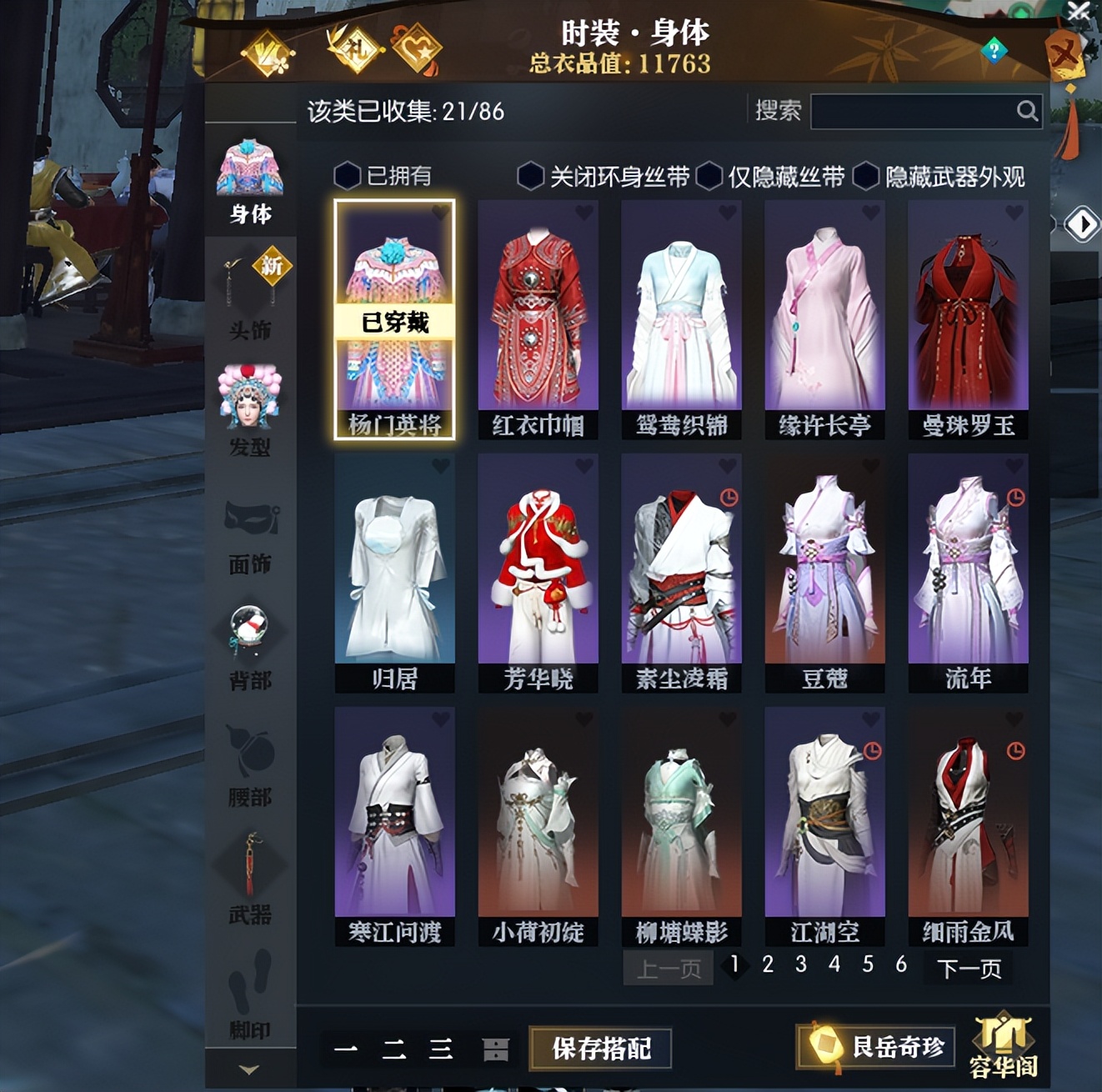Open the V币 currency icon
This screenshot has width=1102, height=1092.
(268, 50)
